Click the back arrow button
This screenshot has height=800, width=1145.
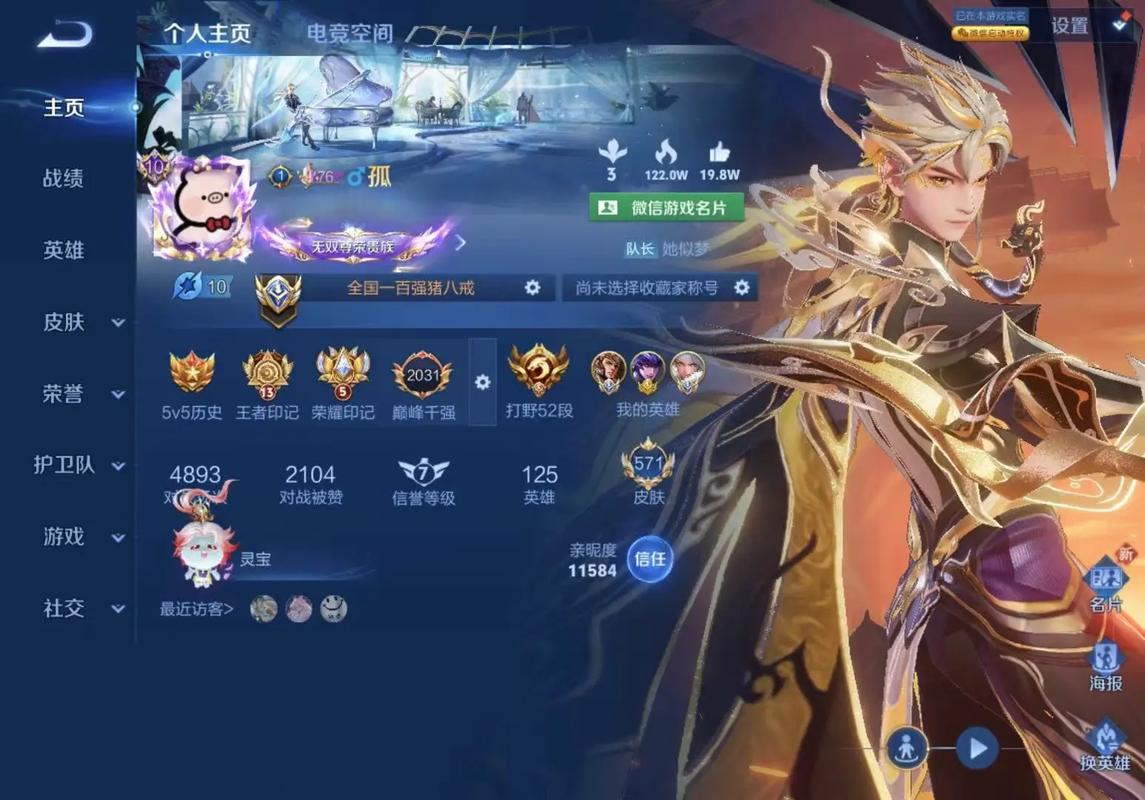point(65,35)
